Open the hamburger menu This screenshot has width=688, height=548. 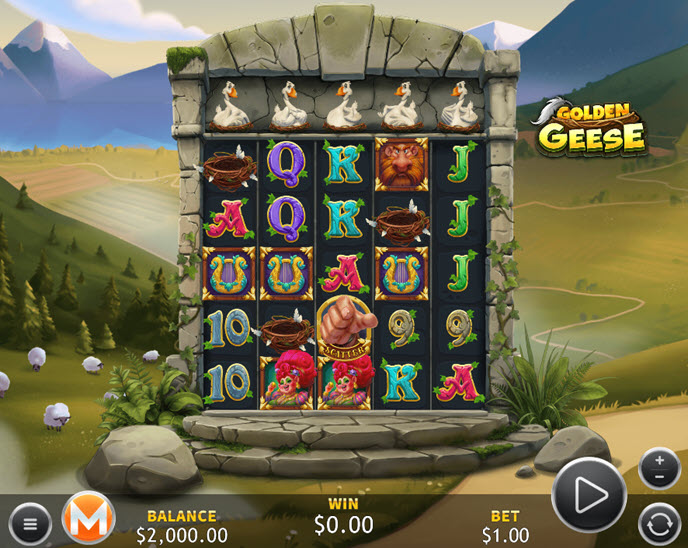[x=30, y=522]
